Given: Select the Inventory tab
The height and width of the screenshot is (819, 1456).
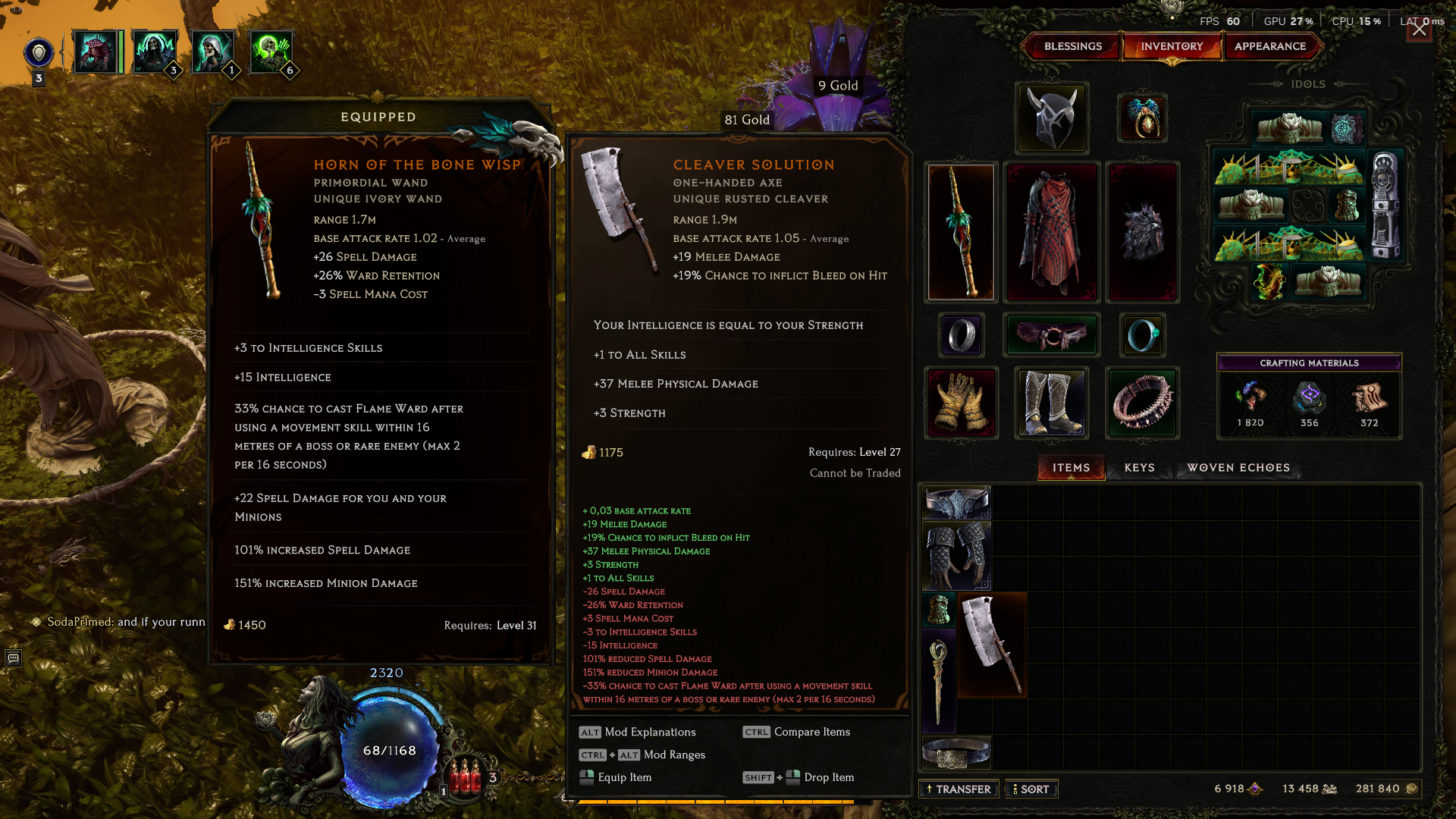Looking at the screenshot, I should pos(1171,46).
